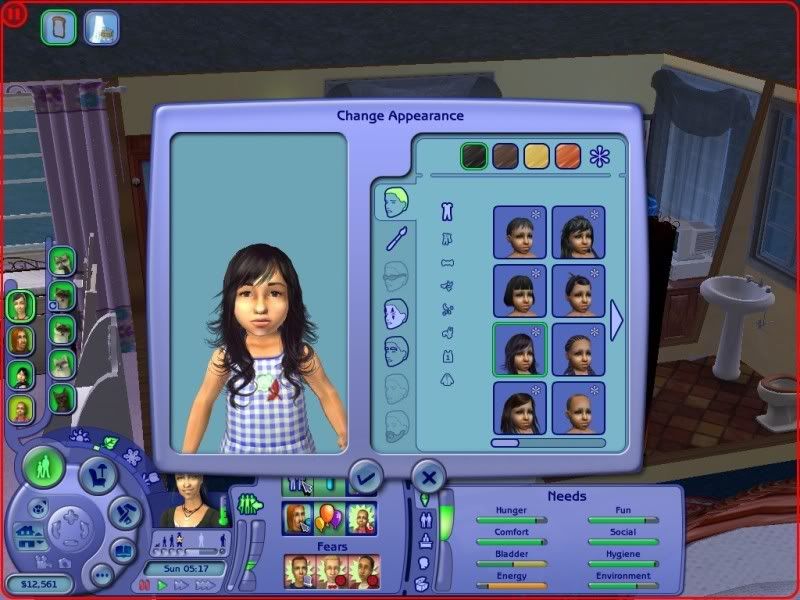
Task: Cancel Change Appearance with the X button
Action: point(427,476)
